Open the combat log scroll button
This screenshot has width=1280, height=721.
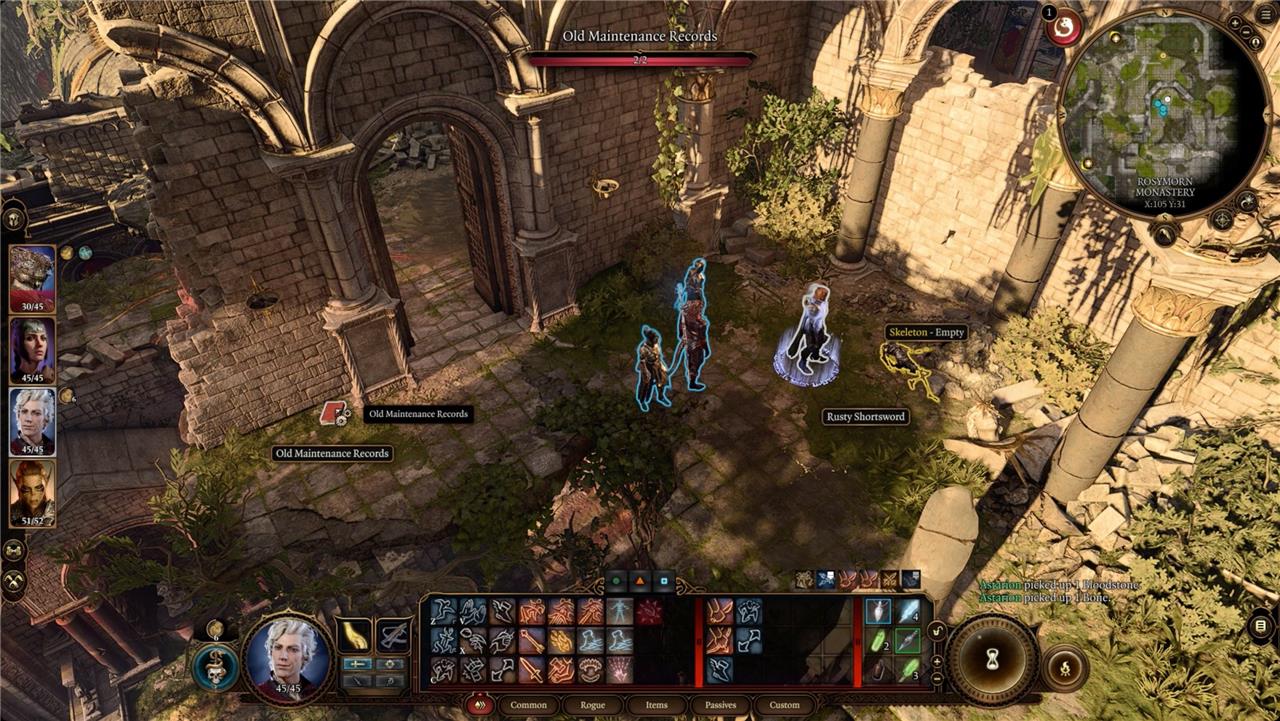point(1260,626)
